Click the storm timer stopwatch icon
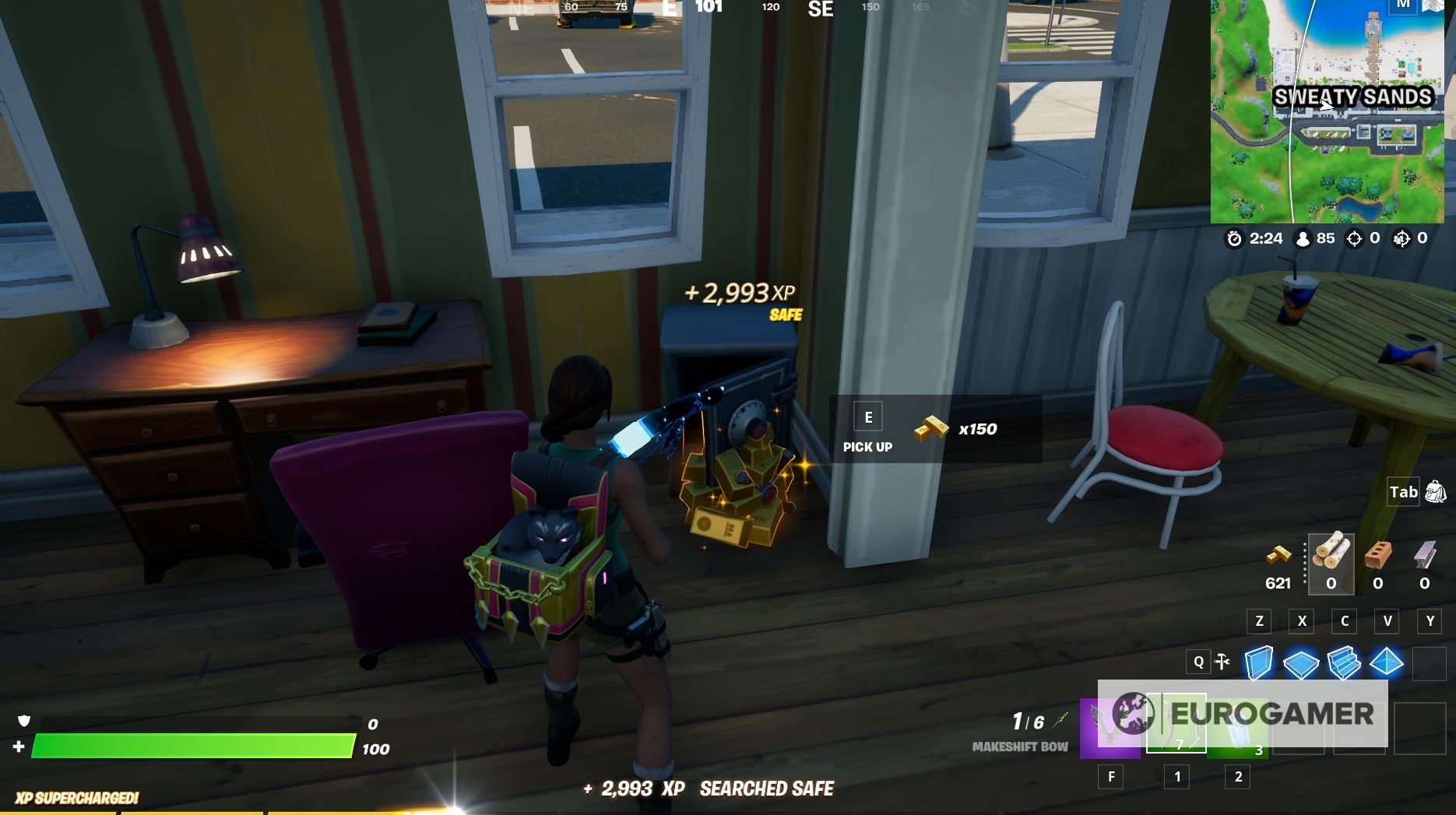Screen dimensions: 1456x815 pyautogui.click(x=1236, y=238)
